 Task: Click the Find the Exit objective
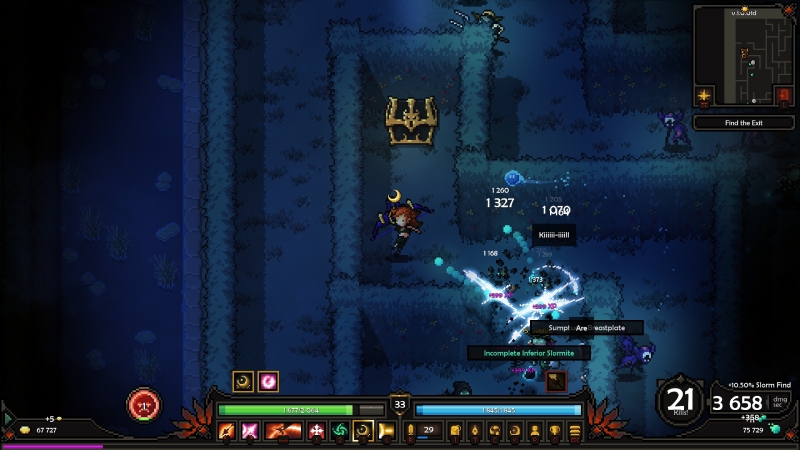pos(745,122)
